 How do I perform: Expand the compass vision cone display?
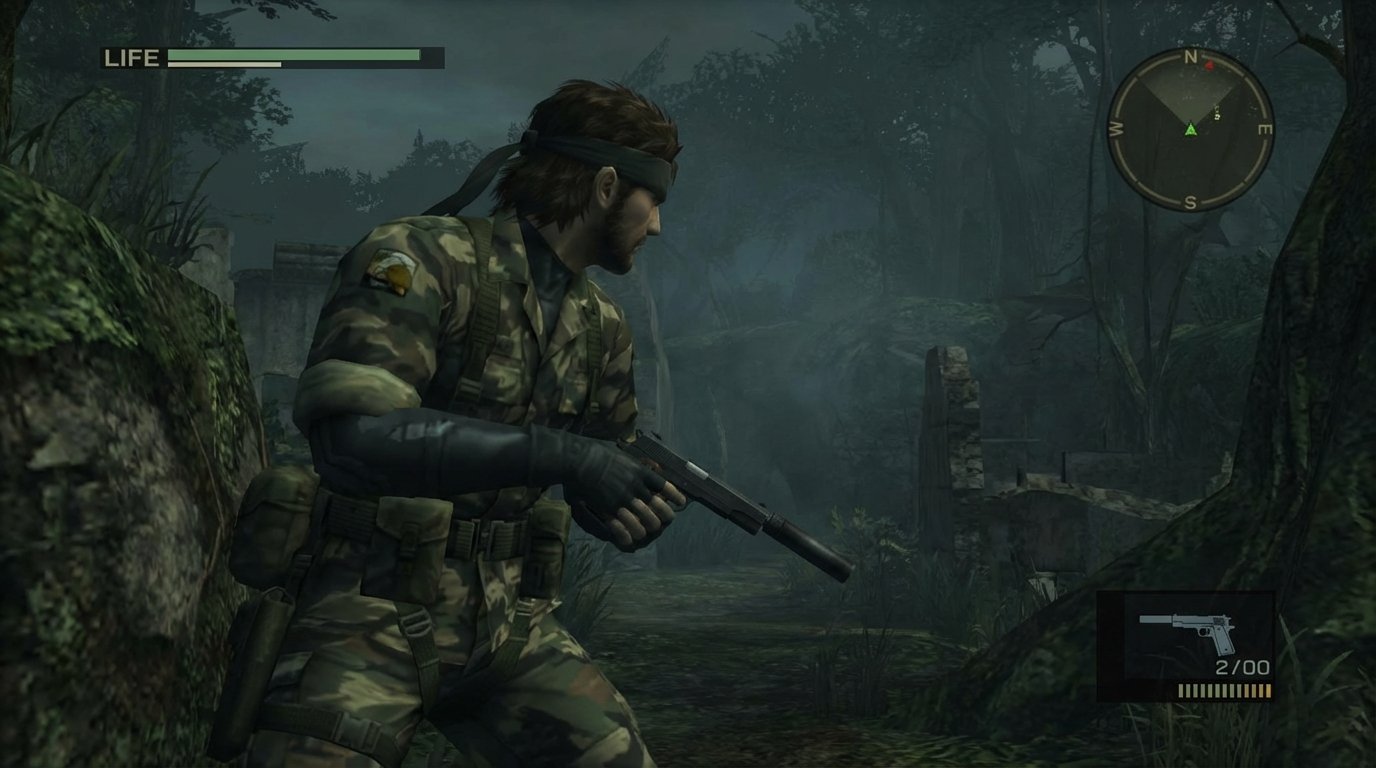(1190, 92)
